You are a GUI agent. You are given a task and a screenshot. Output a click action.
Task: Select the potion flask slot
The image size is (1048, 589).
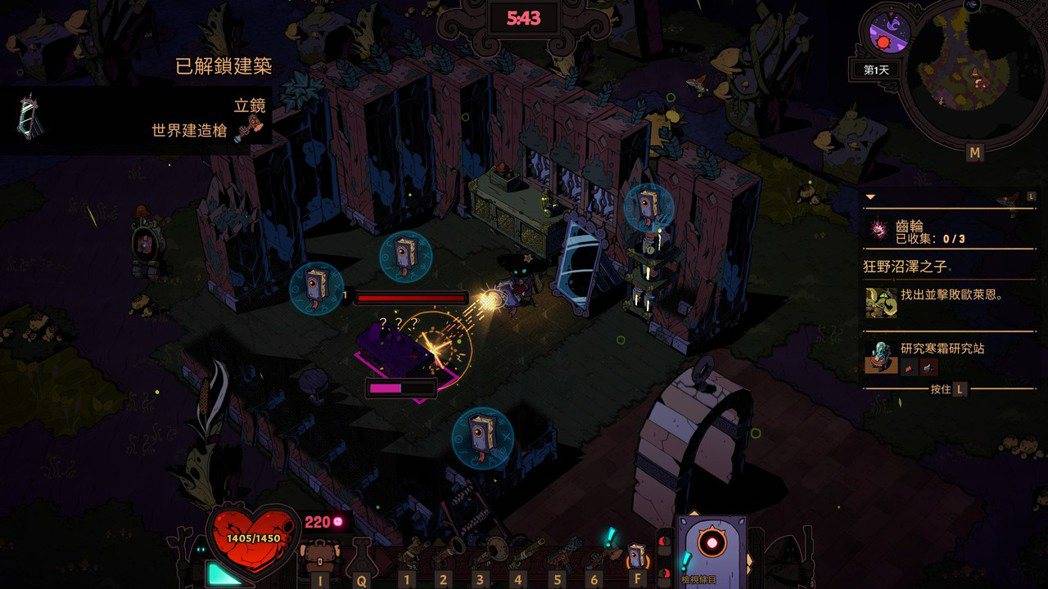pos(360,555)
